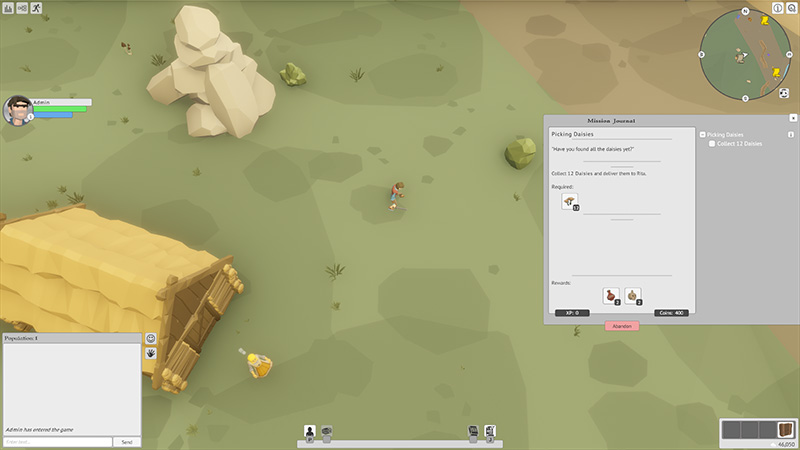Open the info button above the minimap
Viewport: 800px width, 450px height.
click(x=778, y=8)
